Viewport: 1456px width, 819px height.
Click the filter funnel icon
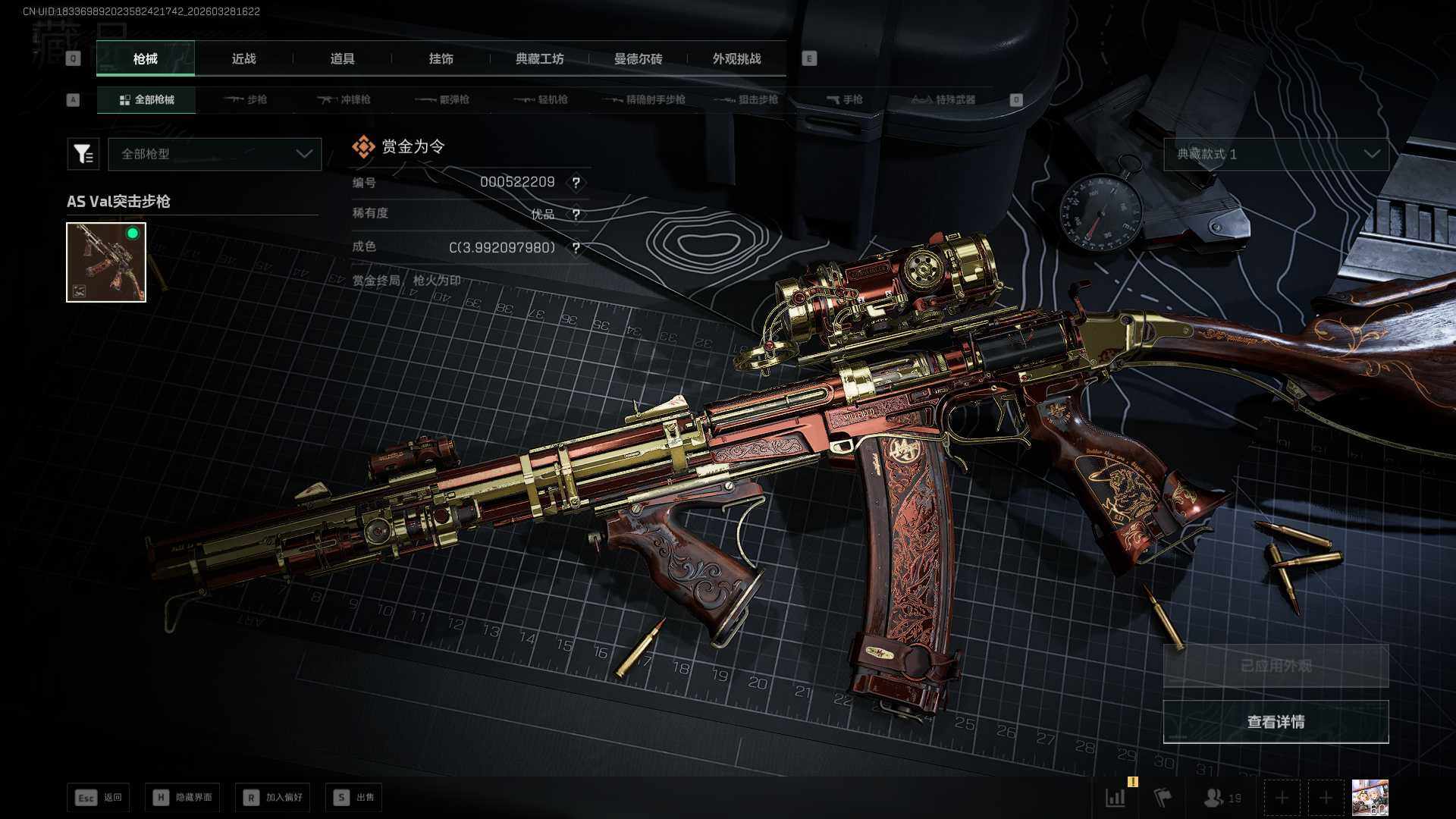pyautogui.click(x=83, y=154)
